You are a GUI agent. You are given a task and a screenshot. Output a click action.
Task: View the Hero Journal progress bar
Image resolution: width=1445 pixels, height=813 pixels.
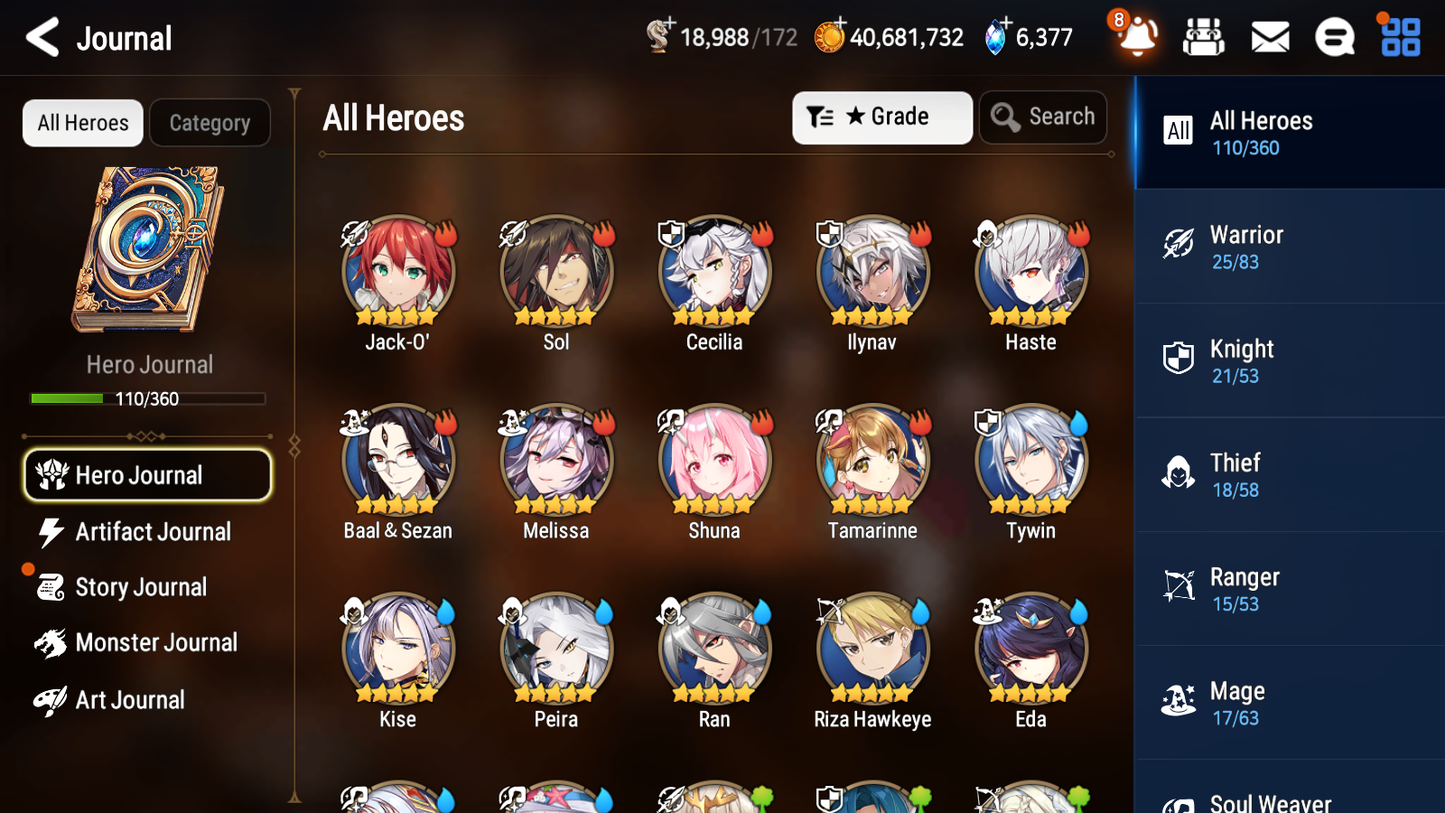tap(148, 398)
